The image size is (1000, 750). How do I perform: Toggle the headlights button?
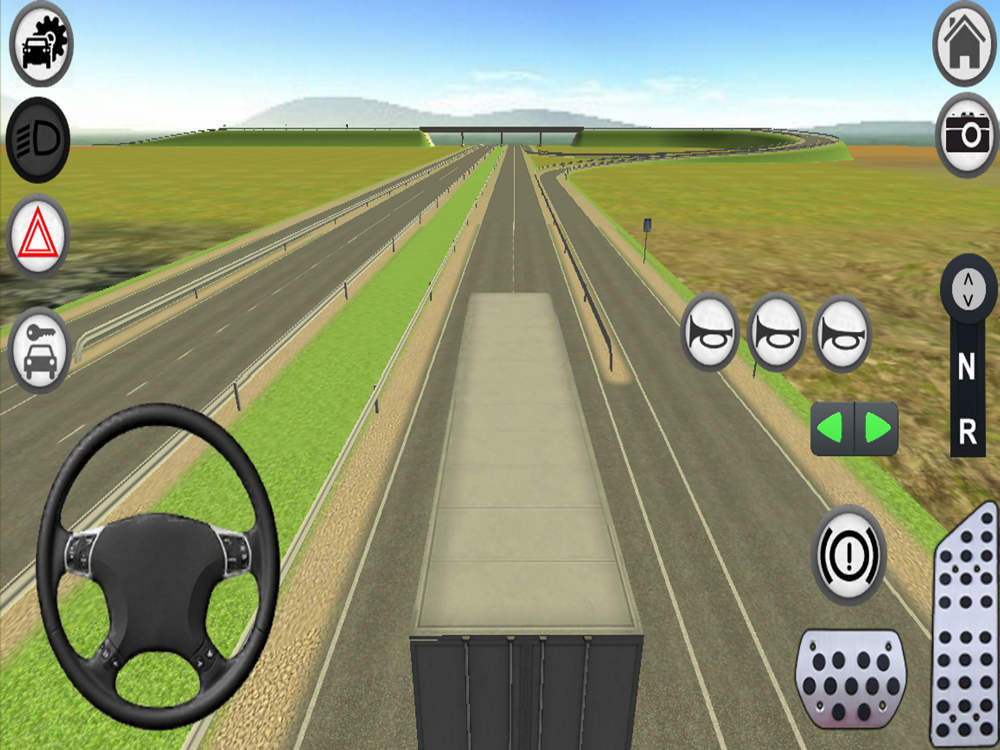tap(38, 140)
